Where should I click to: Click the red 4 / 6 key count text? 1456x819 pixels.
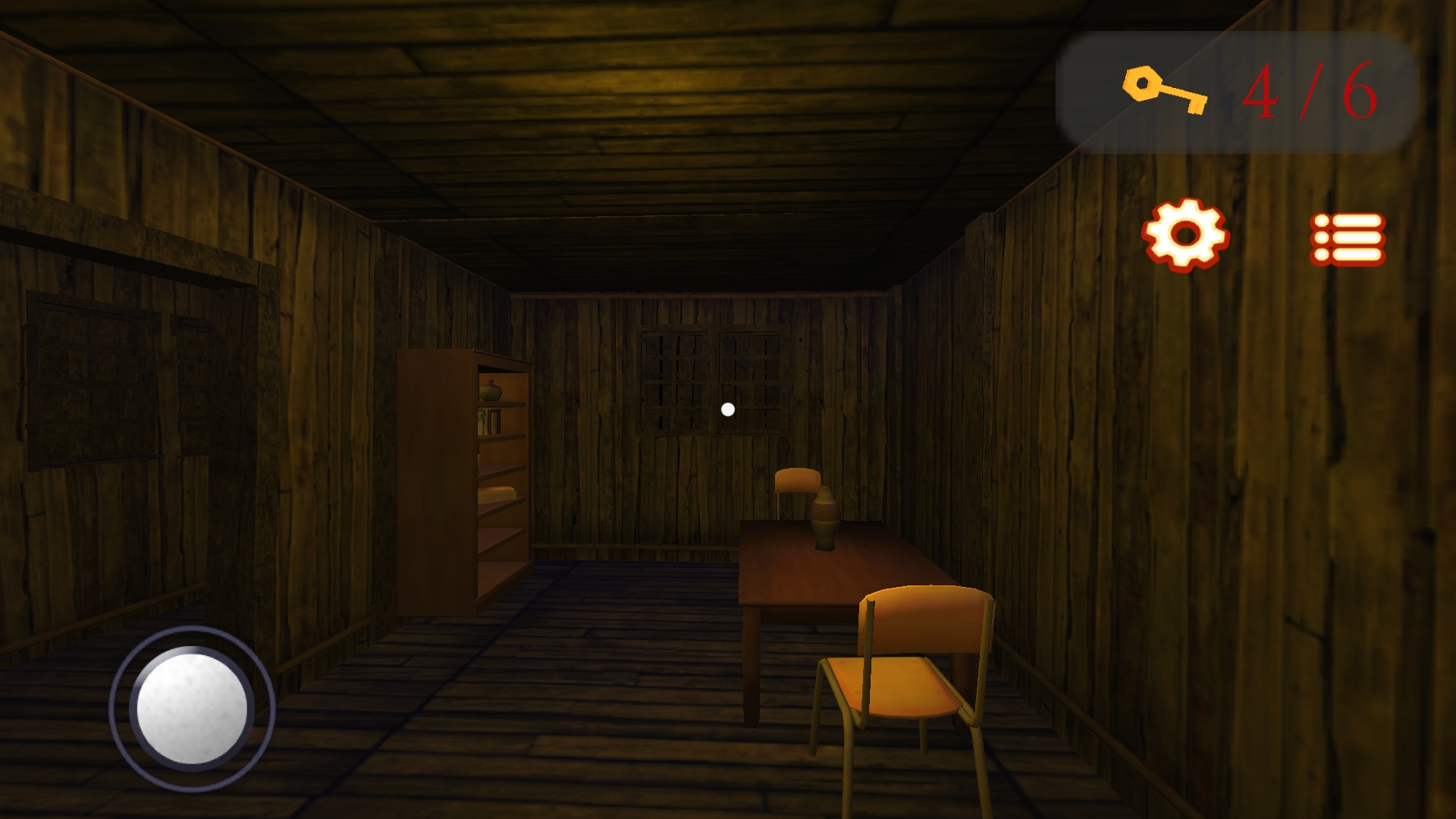[1315, 91]
